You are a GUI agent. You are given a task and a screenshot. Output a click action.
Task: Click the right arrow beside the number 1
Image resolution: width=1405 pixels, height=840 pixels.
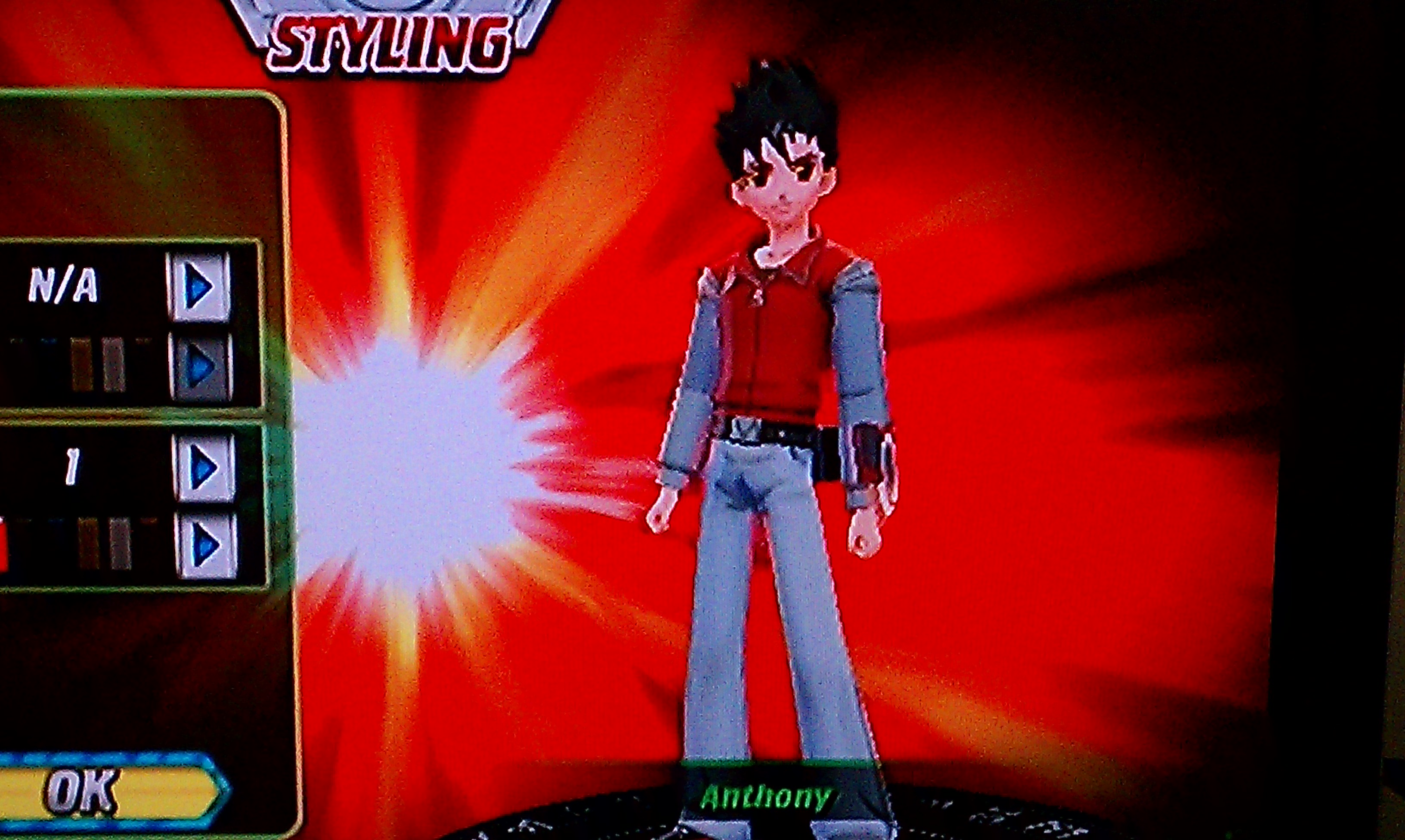(x=204, y=468)
